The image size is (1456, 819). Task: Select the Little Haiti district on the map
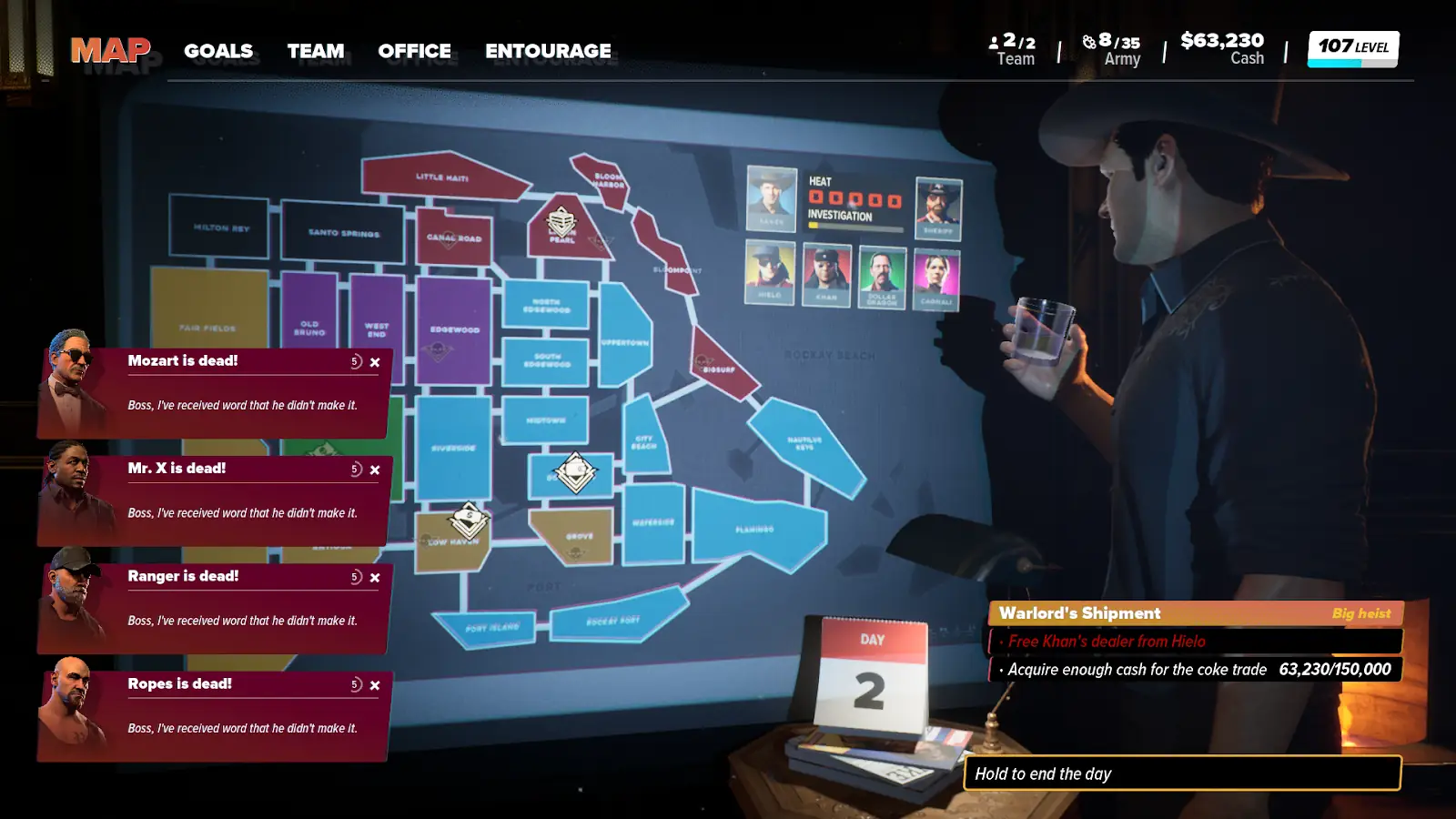click(442, 177)
